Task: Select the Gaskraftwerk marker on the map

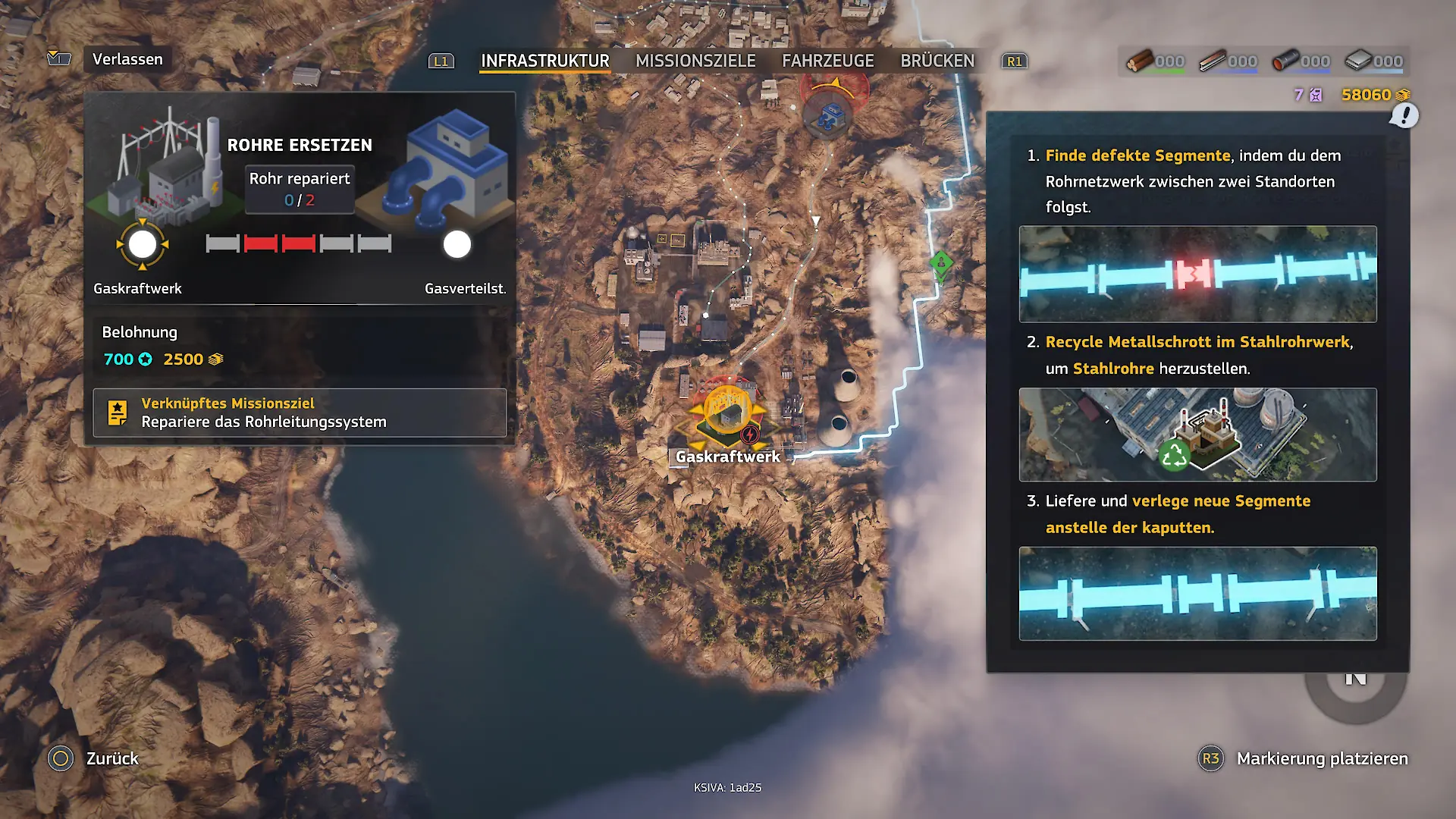Action: [x=727, y=413]
